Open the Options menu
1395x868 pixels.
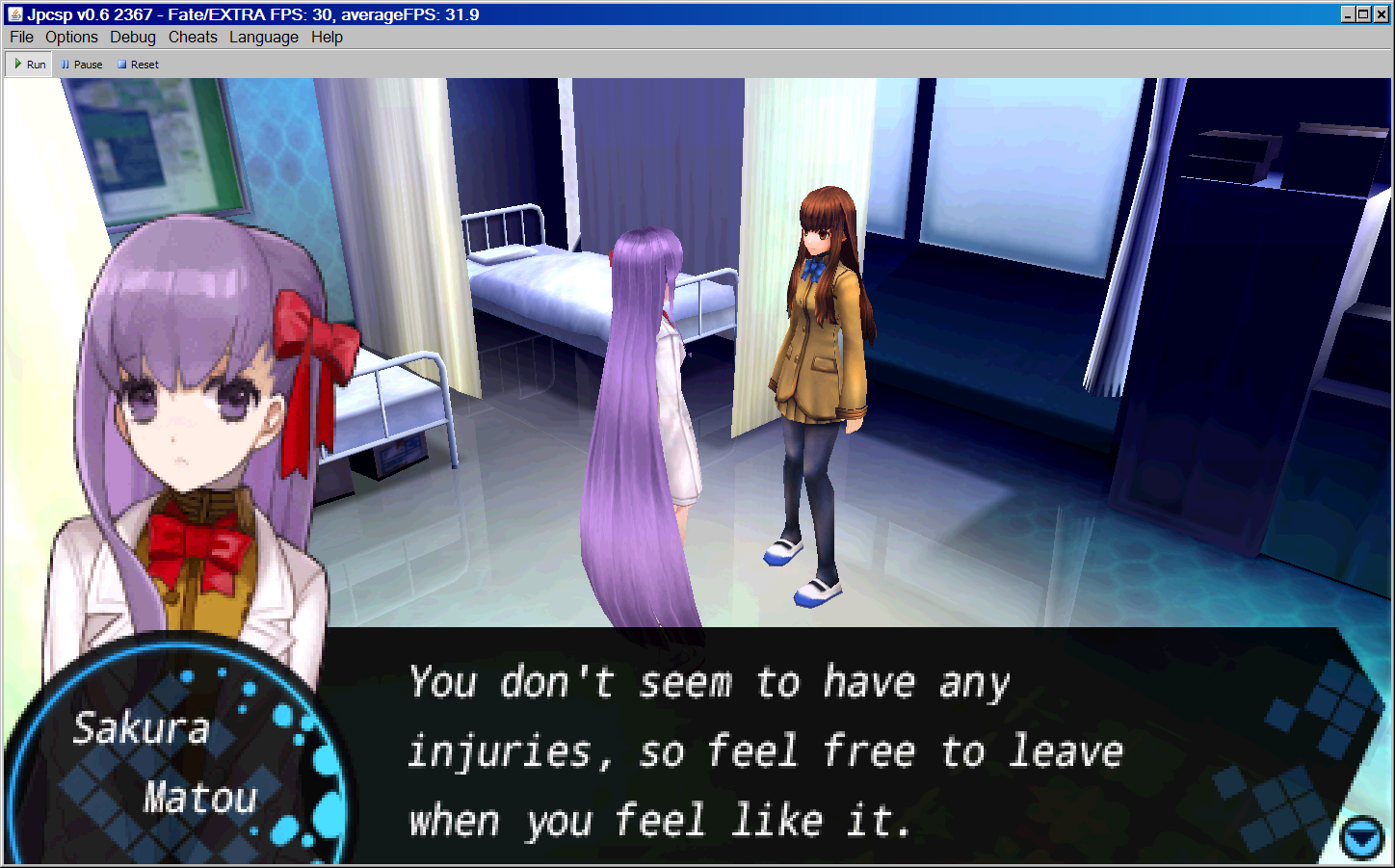coord(71,37)
